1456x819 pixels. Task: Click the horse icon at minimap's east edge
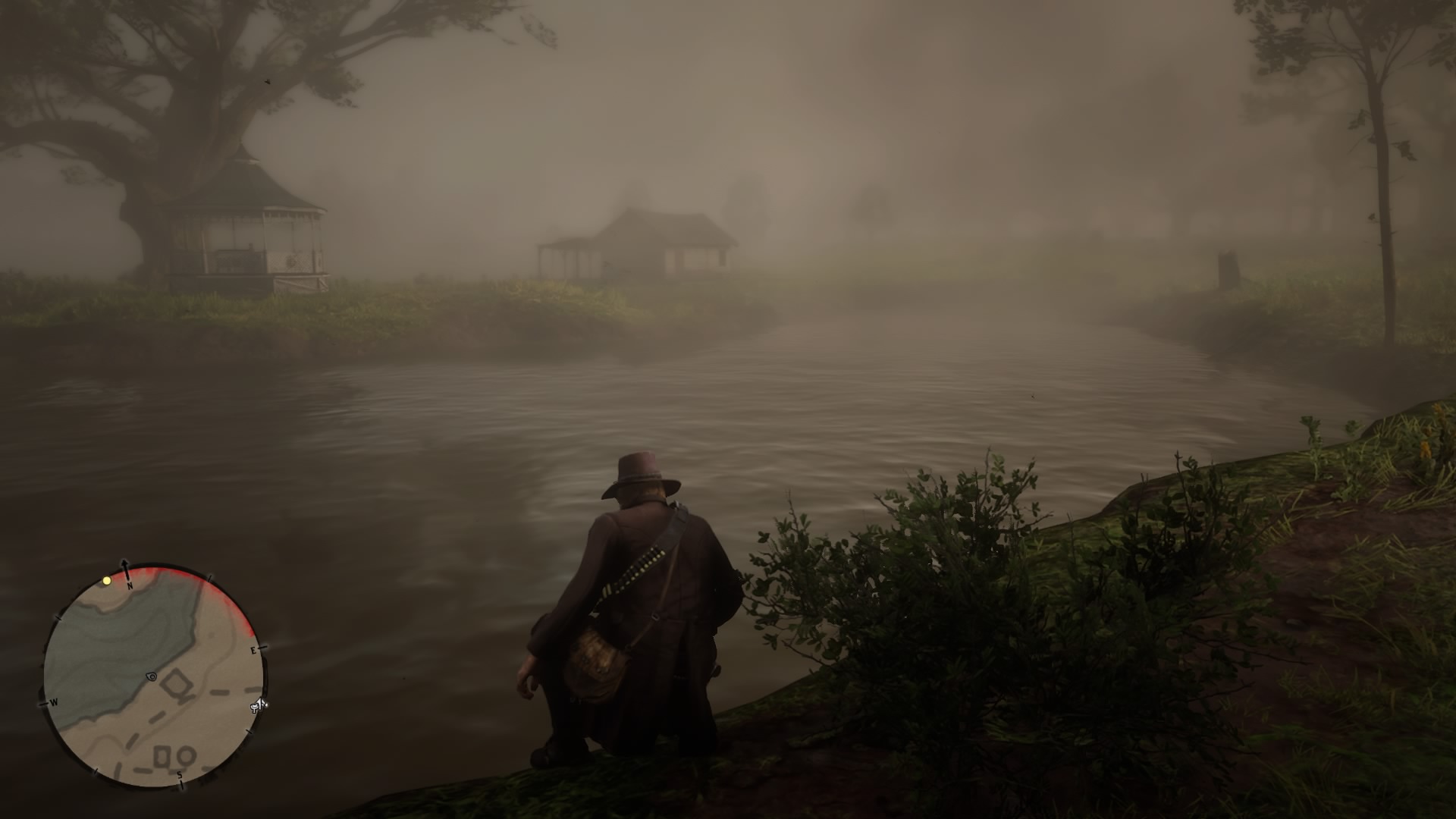[x=256, y=705]
